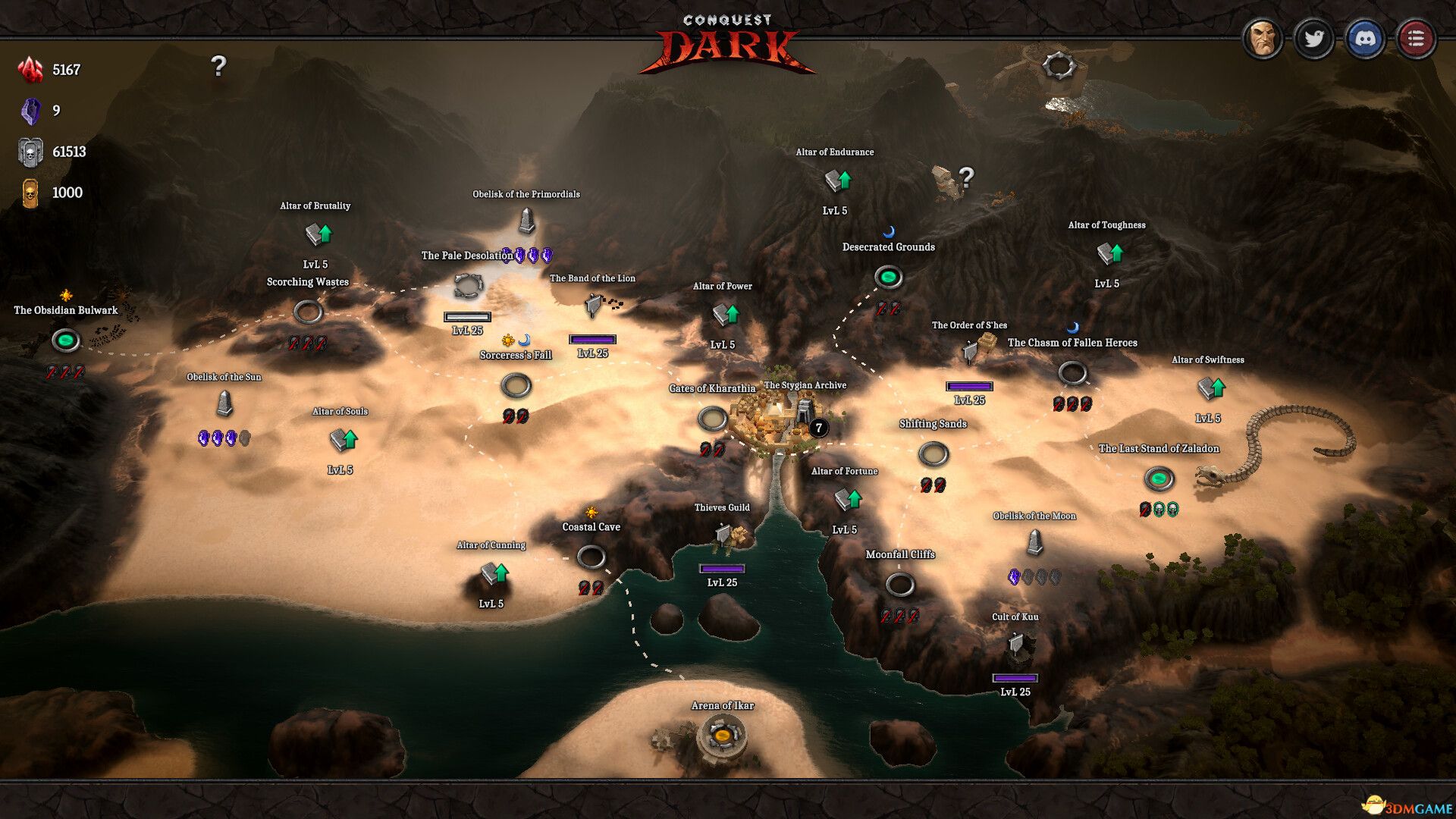Click The Band of the Lion flag

[x=591, y=305]
